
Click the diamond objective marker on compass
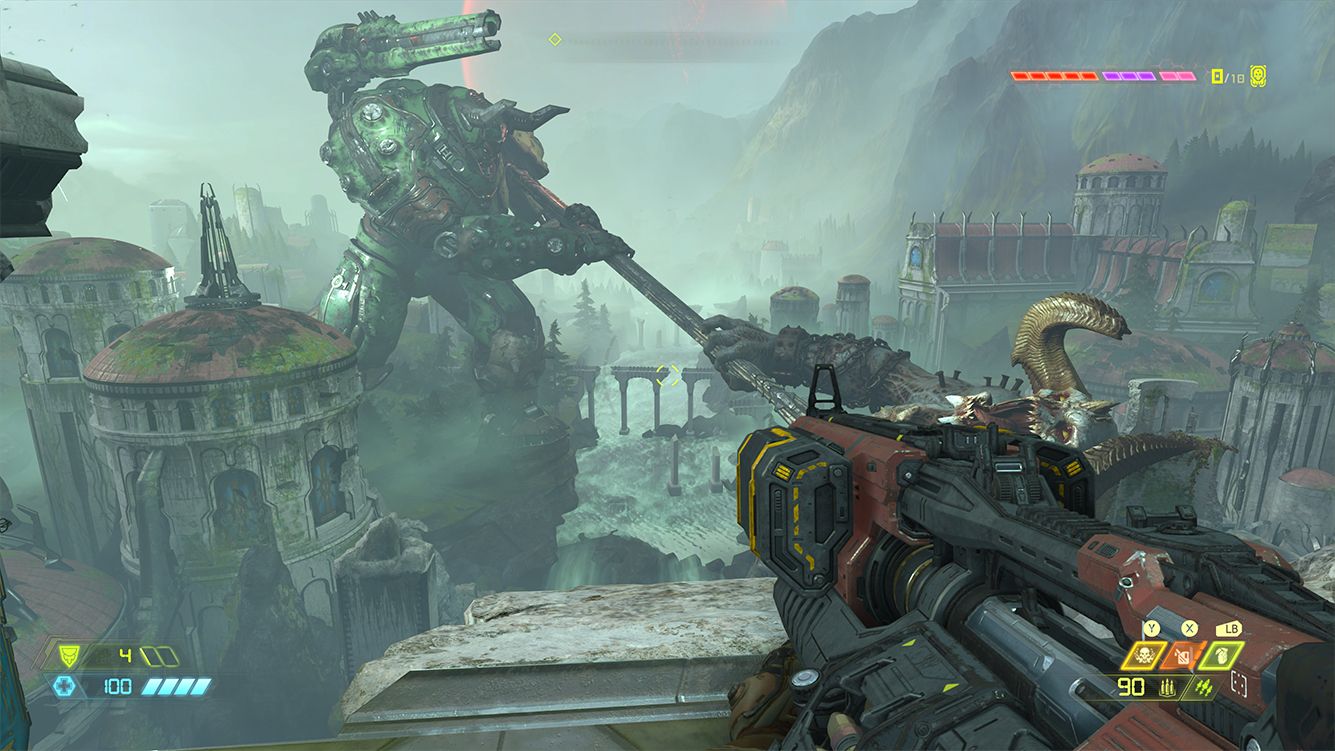point(555,39)
